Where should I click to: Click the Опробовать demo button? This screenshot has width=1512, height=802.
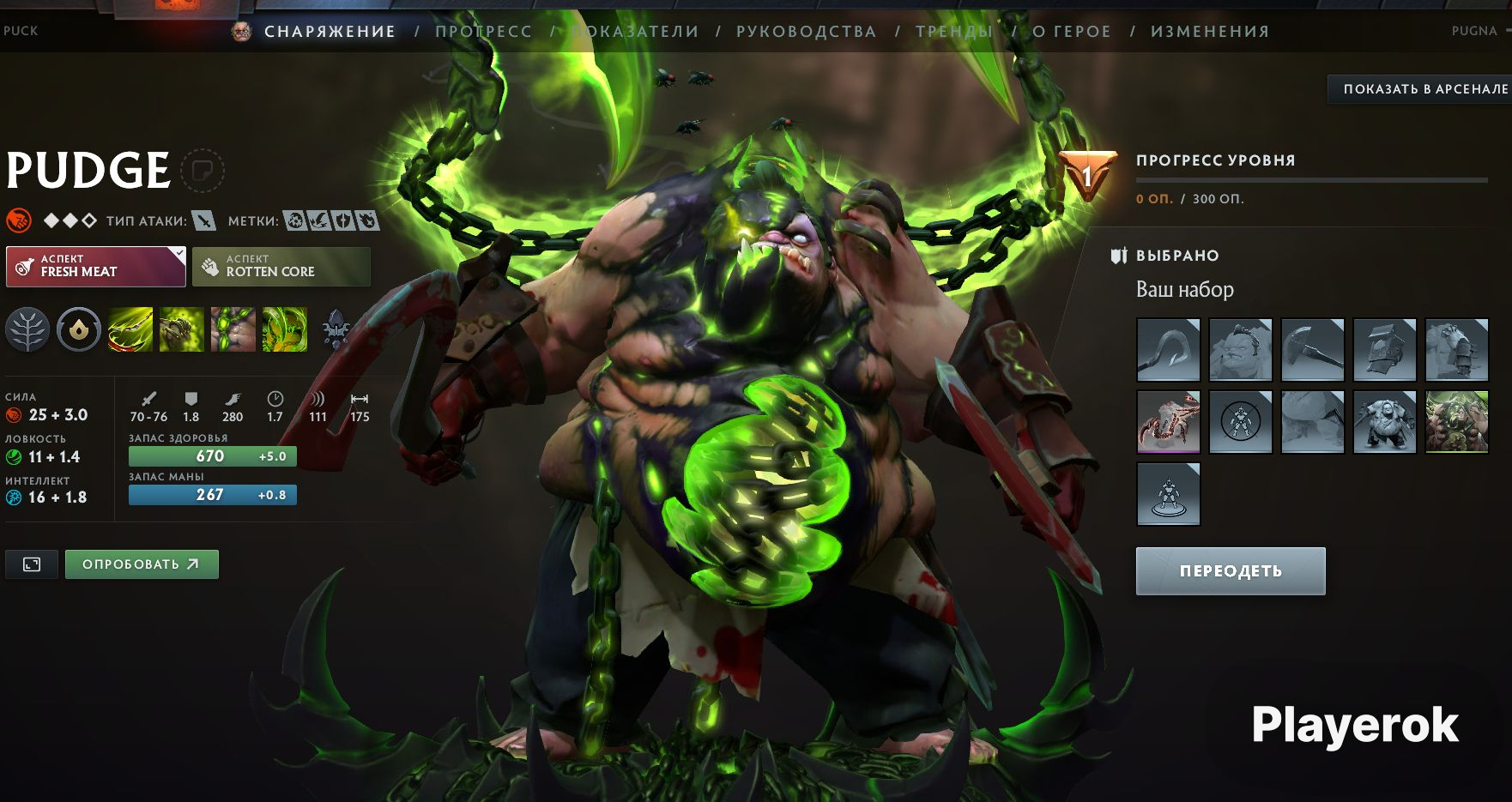pyautogui.click(x=142, y=564)
